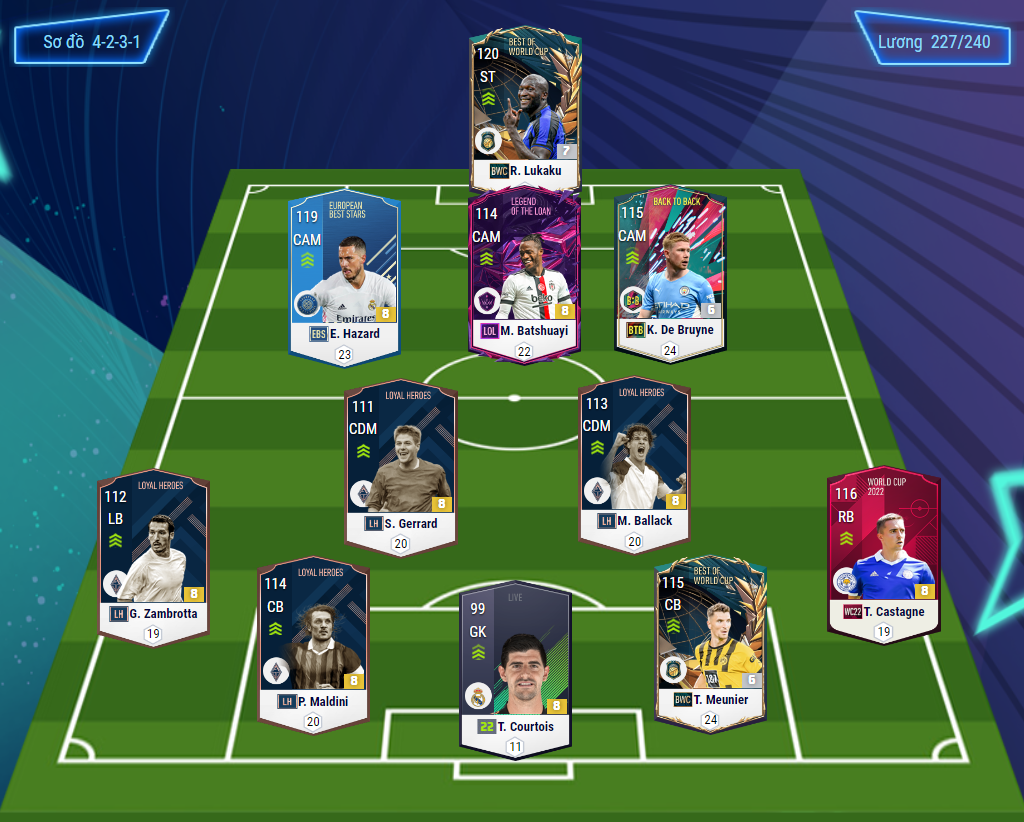Open the Sơ đồ 4-2-3-1 formation selector
Screen dimensions: 1024x822
91,43
